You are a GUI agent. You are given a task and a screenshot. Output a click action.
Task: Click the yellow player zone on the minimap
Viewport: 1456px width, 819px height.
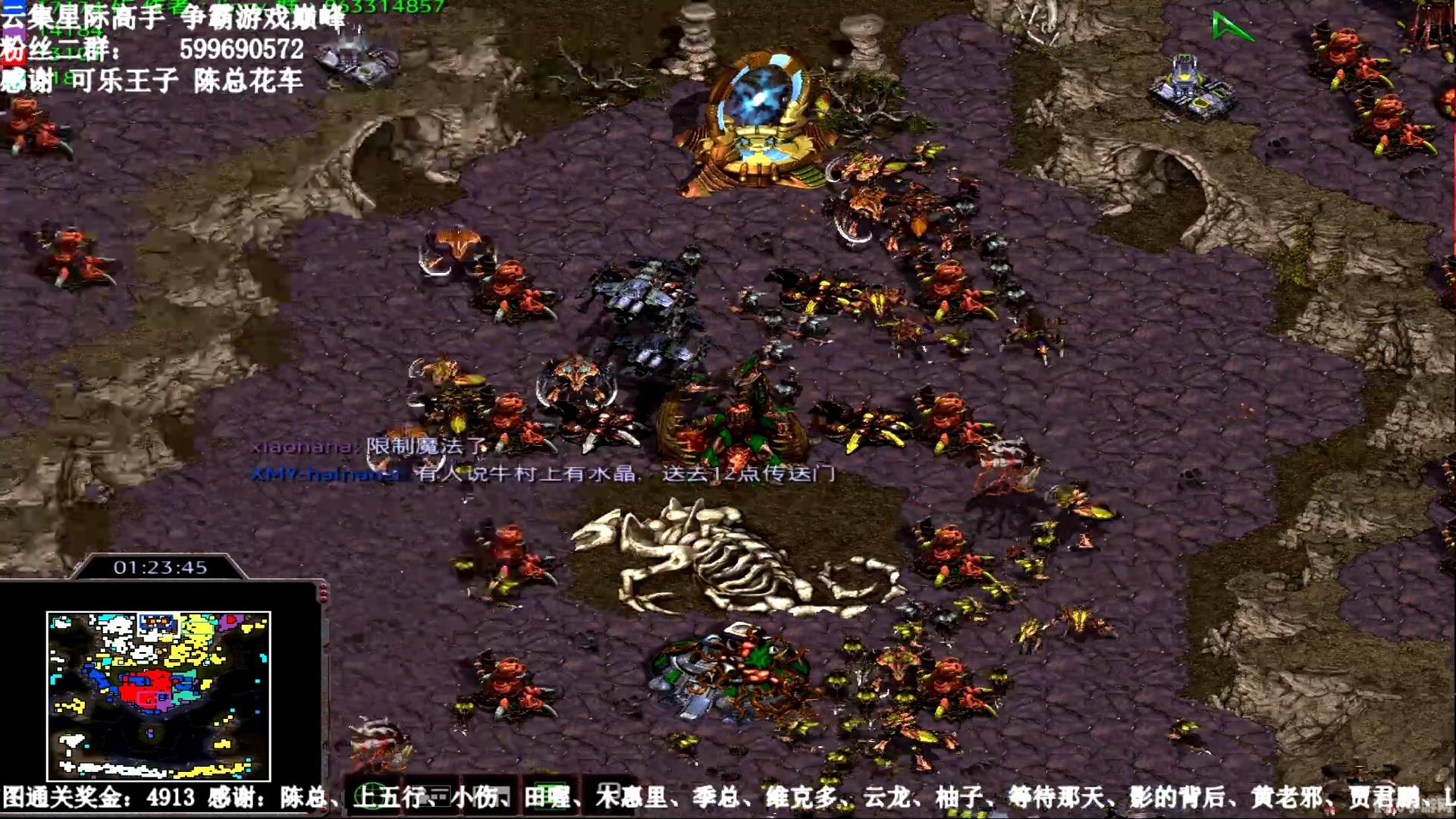[194, 629]
